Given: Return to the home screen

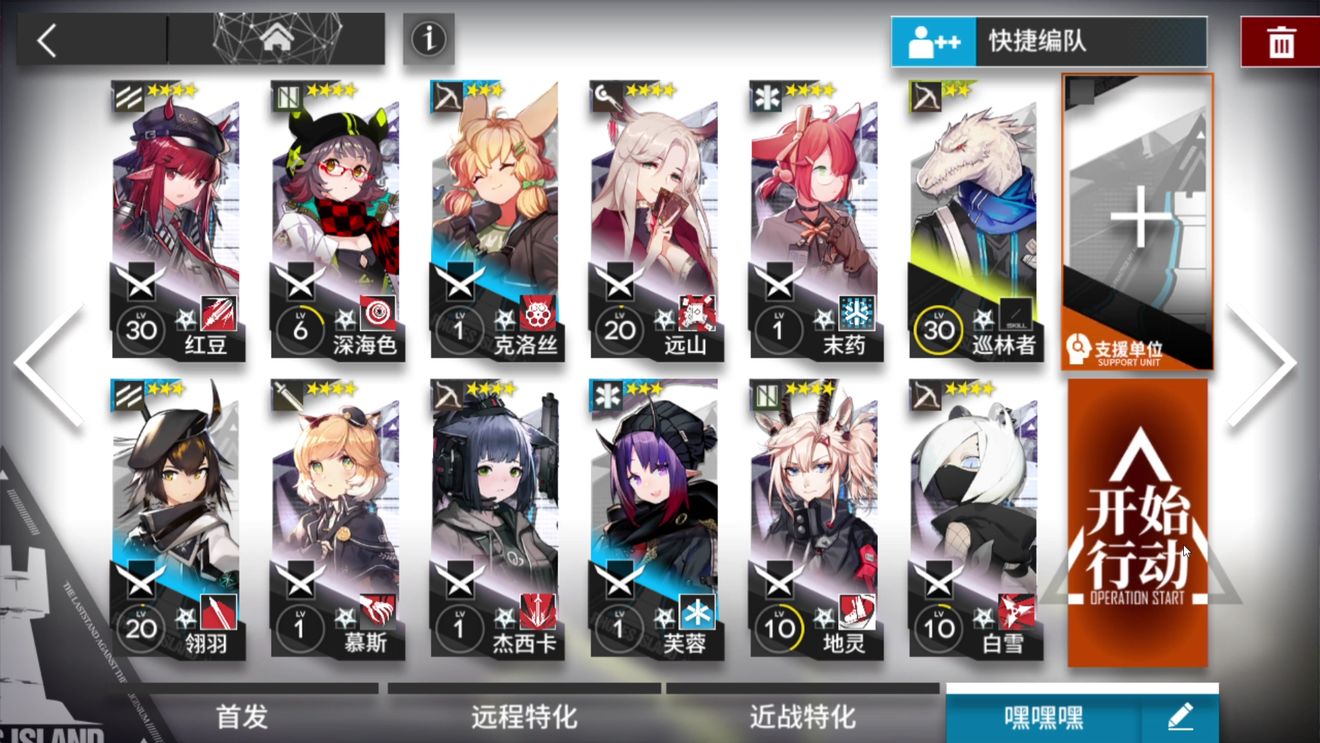Looking at the screenshot, I should 277,39.
